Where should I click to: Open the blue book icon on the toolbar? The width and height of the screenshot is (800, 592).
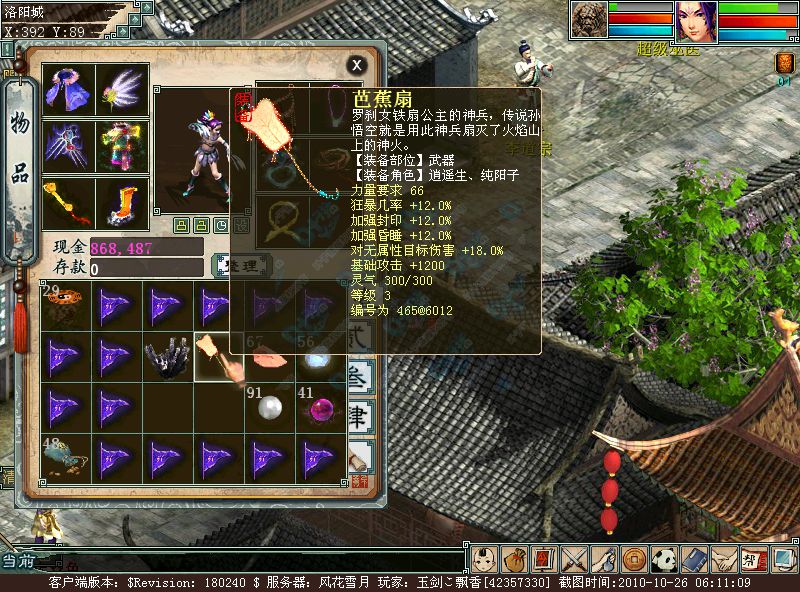coord(695,559)
